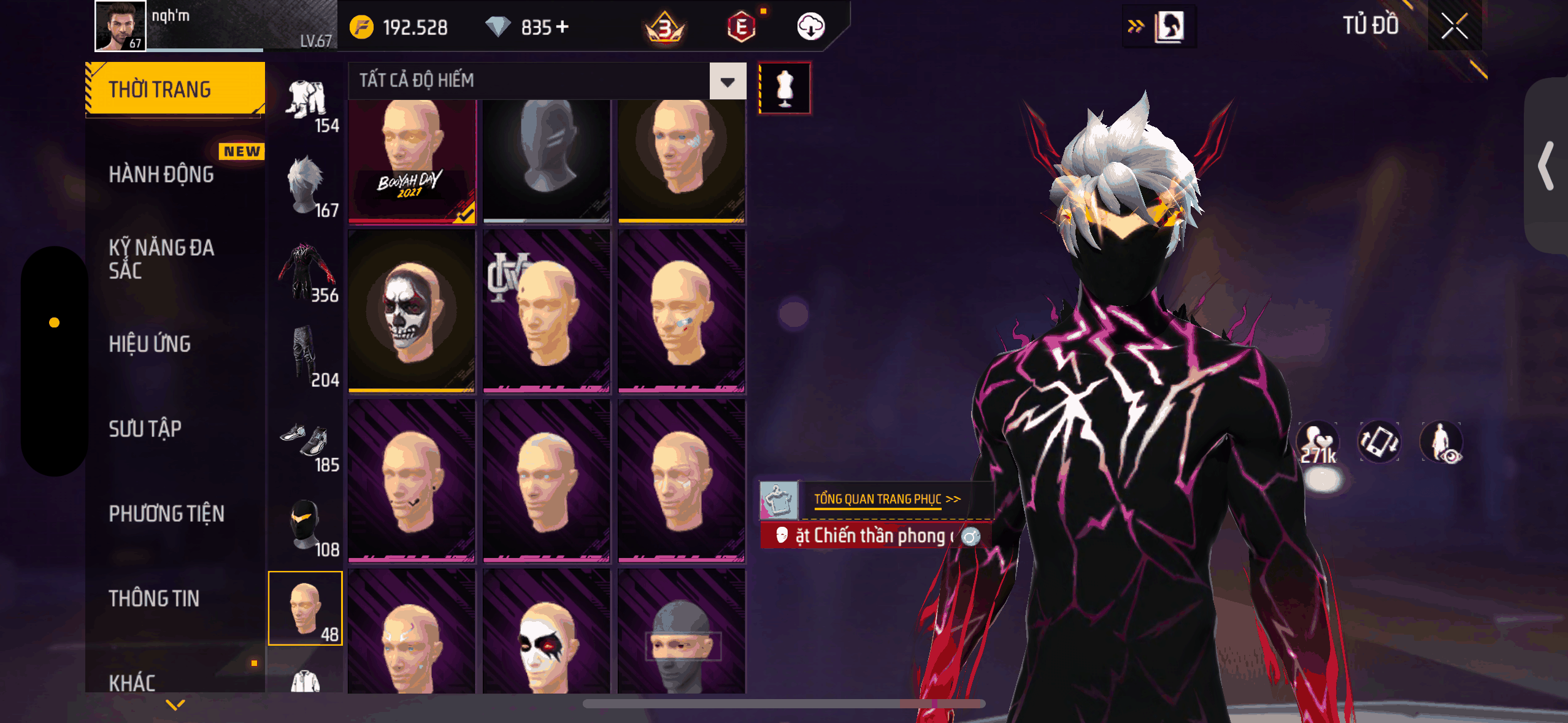Open Kỹ Năng Đa Sắc menu
The image size is (1568, 723).
pos(161,259)
